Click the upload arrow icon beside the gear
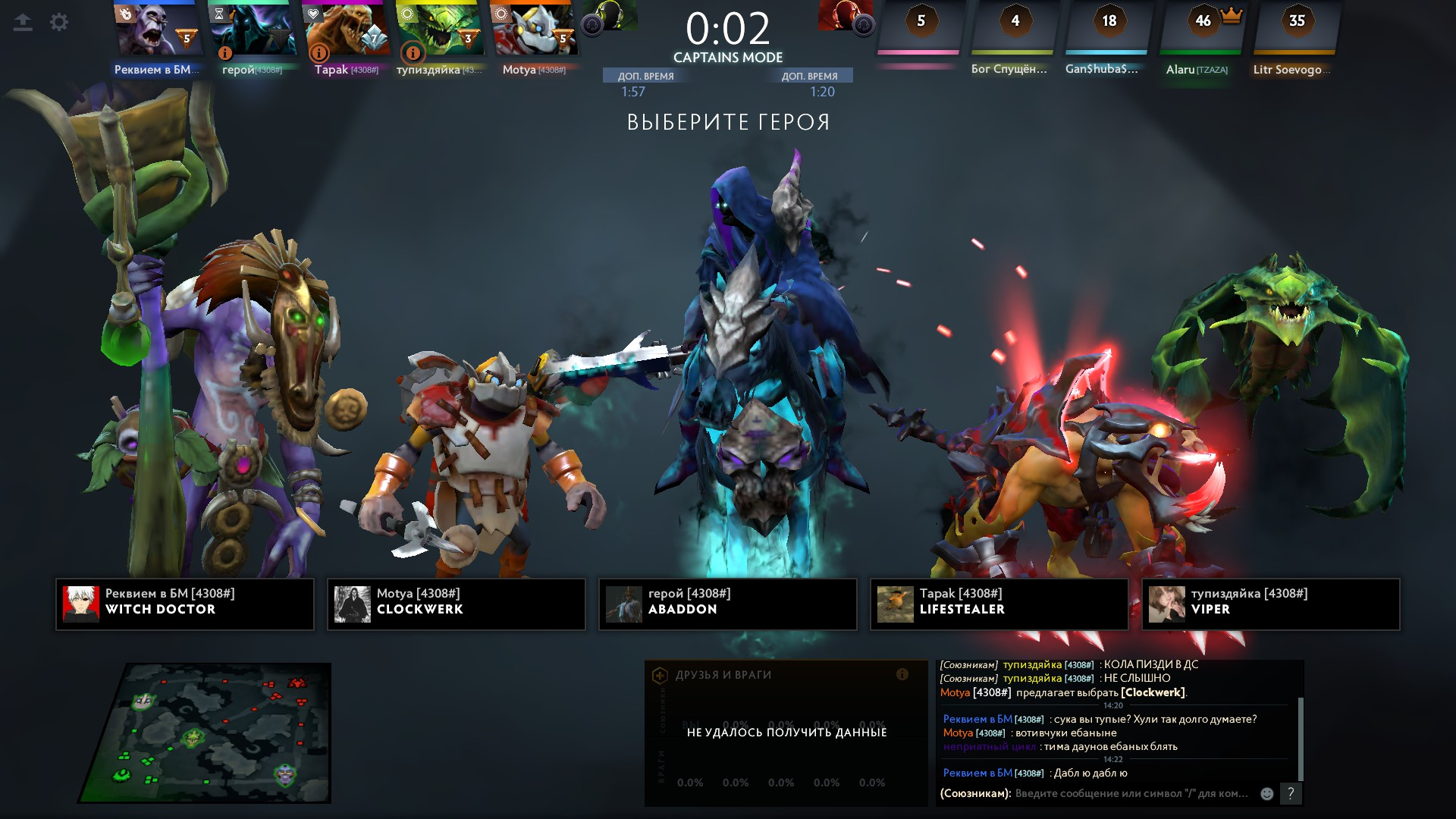 (x=23, y=23)
